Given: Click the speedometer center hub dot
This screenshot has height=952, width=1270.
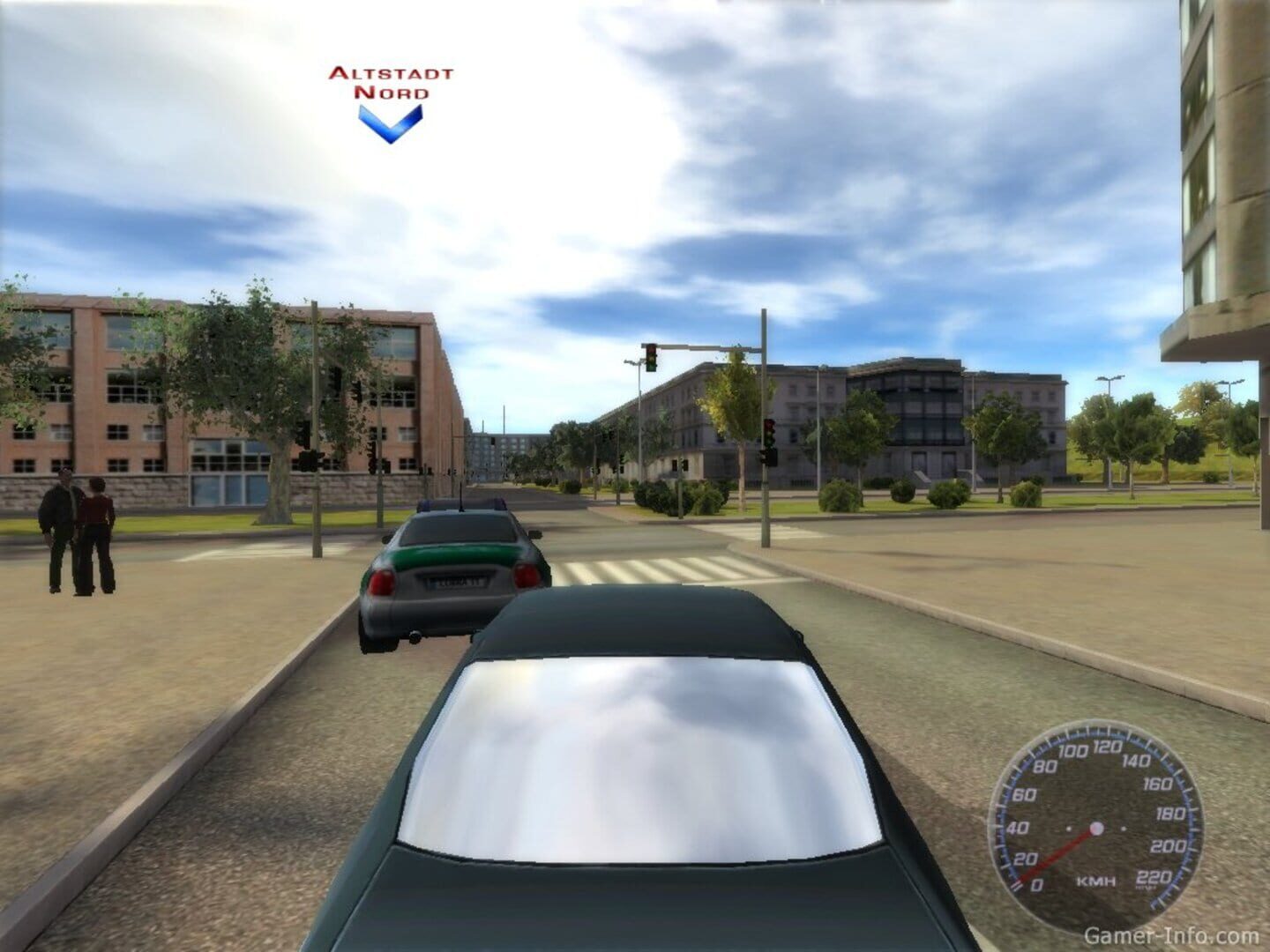Looking at the screenshot, I should pyautogui.click(x=1096, y=829).
